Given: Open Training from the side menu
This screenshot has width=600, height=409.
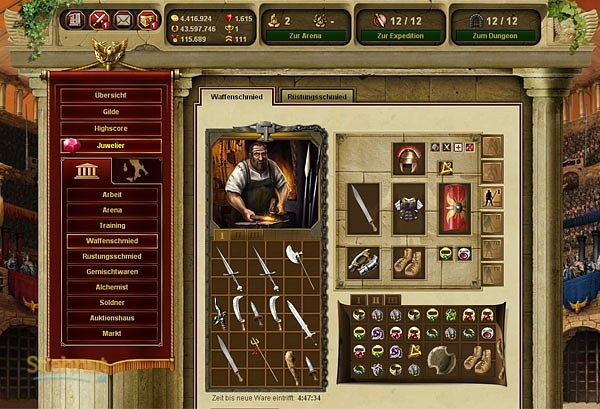Looking at the screenshot, I should click(x=112, y=225).
